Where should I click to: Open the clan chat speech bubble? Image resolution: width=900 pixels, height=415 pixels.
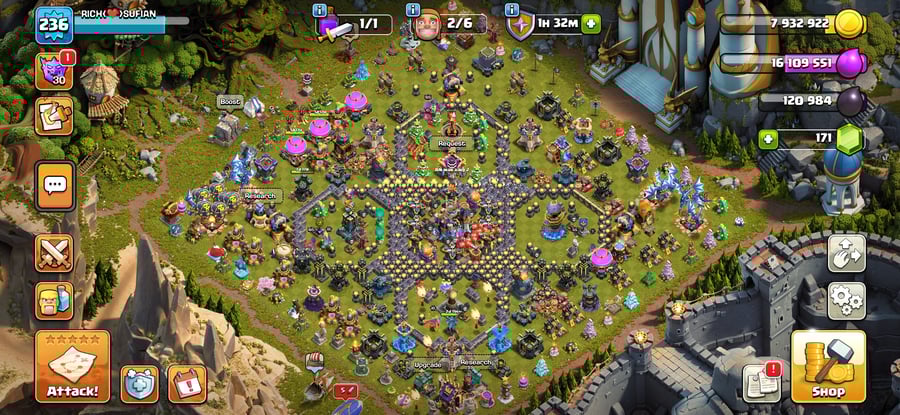pos(55,185)
